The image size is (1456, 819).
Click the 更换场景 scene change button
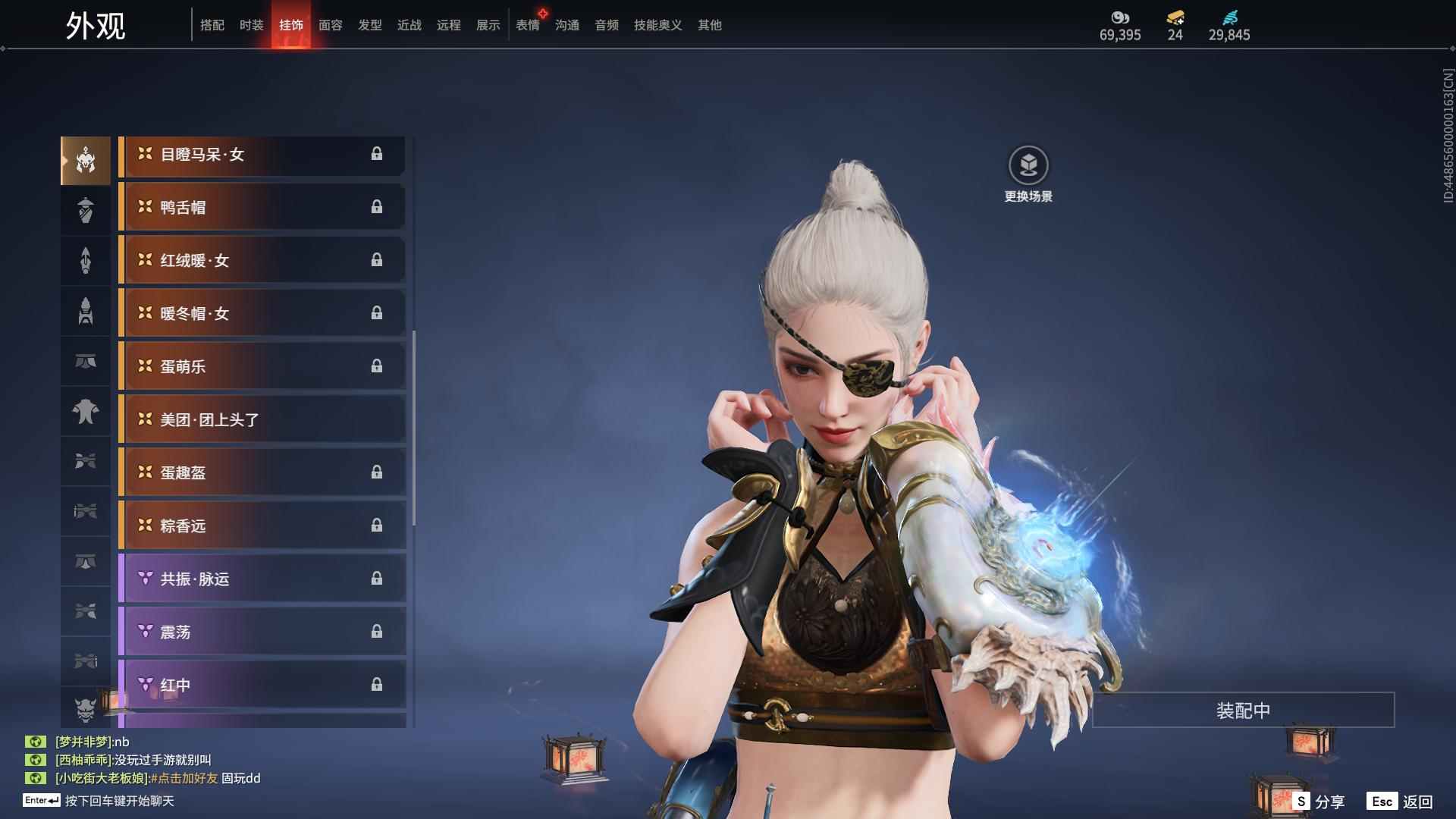point(1028,174)
